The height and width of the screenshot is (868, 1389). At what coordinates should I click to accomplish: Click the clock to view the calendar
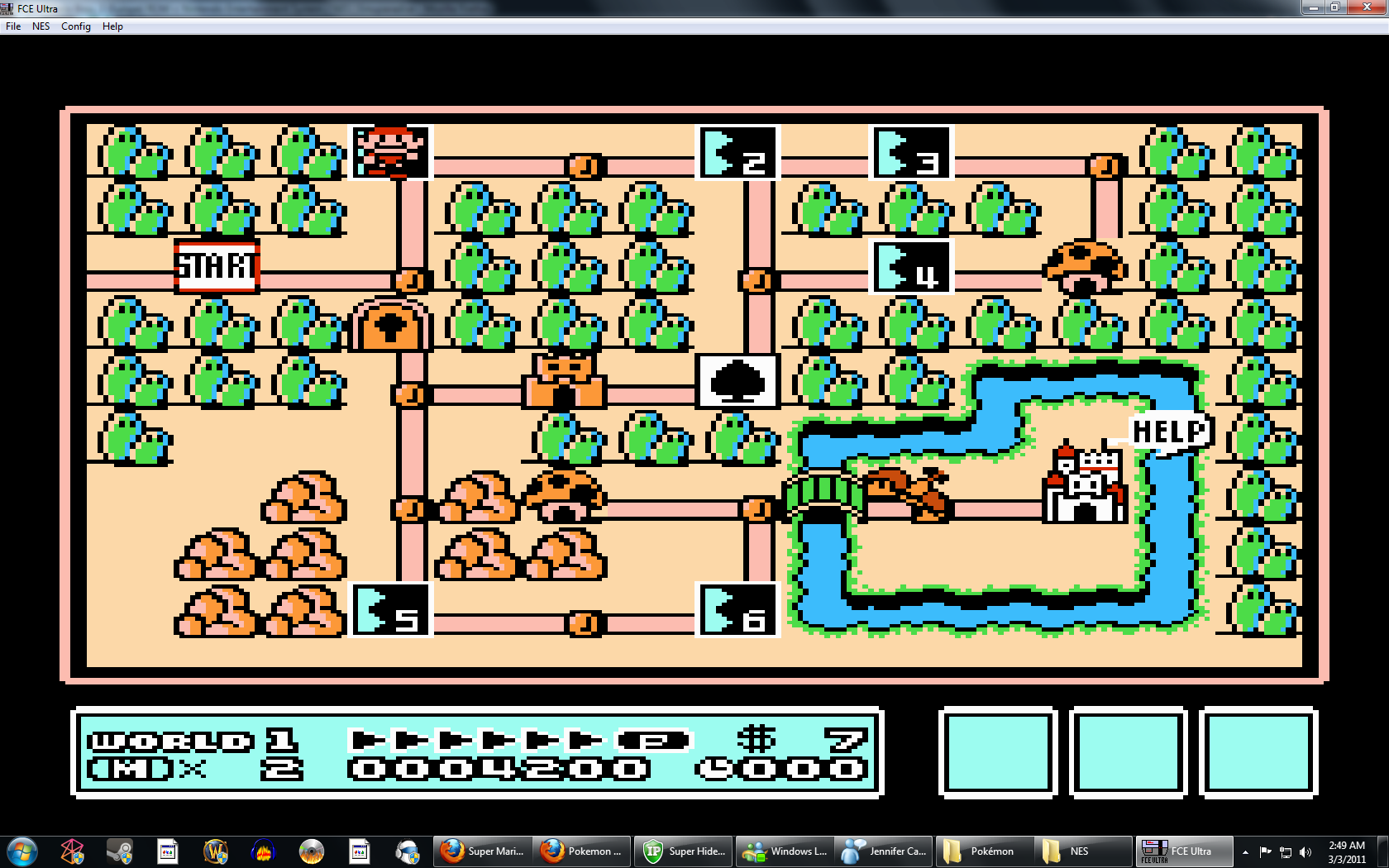[x=1346, y=851]
